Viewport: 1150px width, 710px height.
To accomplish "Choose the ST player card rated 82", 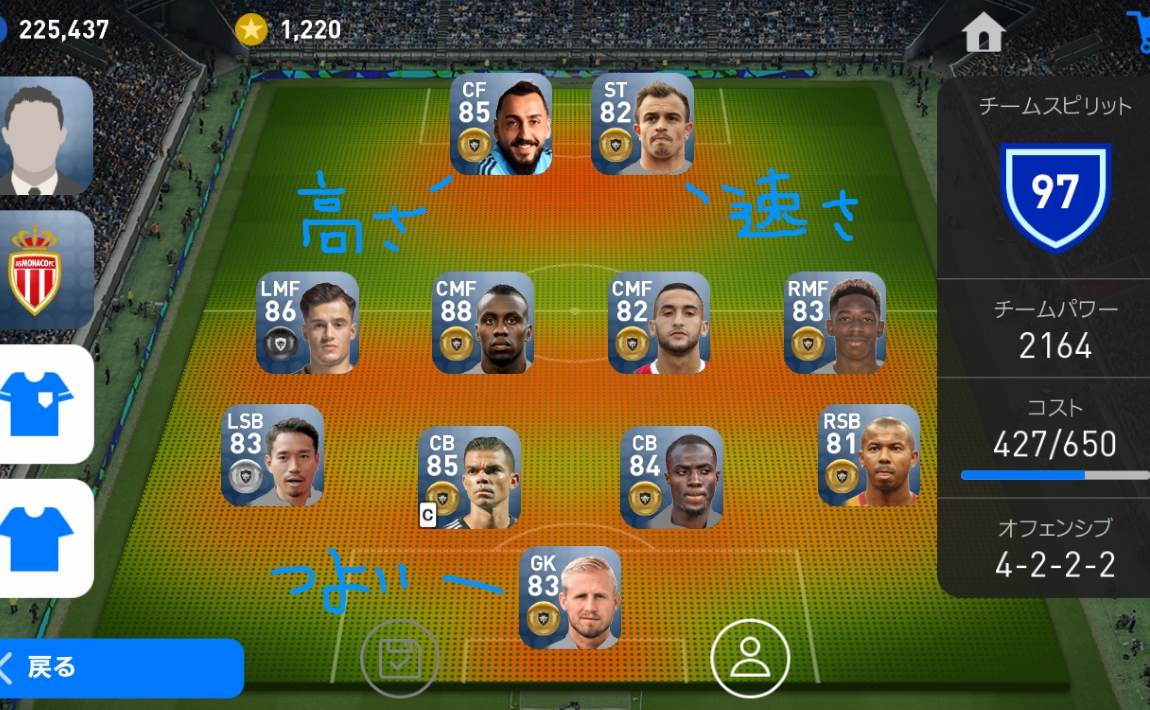I will point(642,125).
